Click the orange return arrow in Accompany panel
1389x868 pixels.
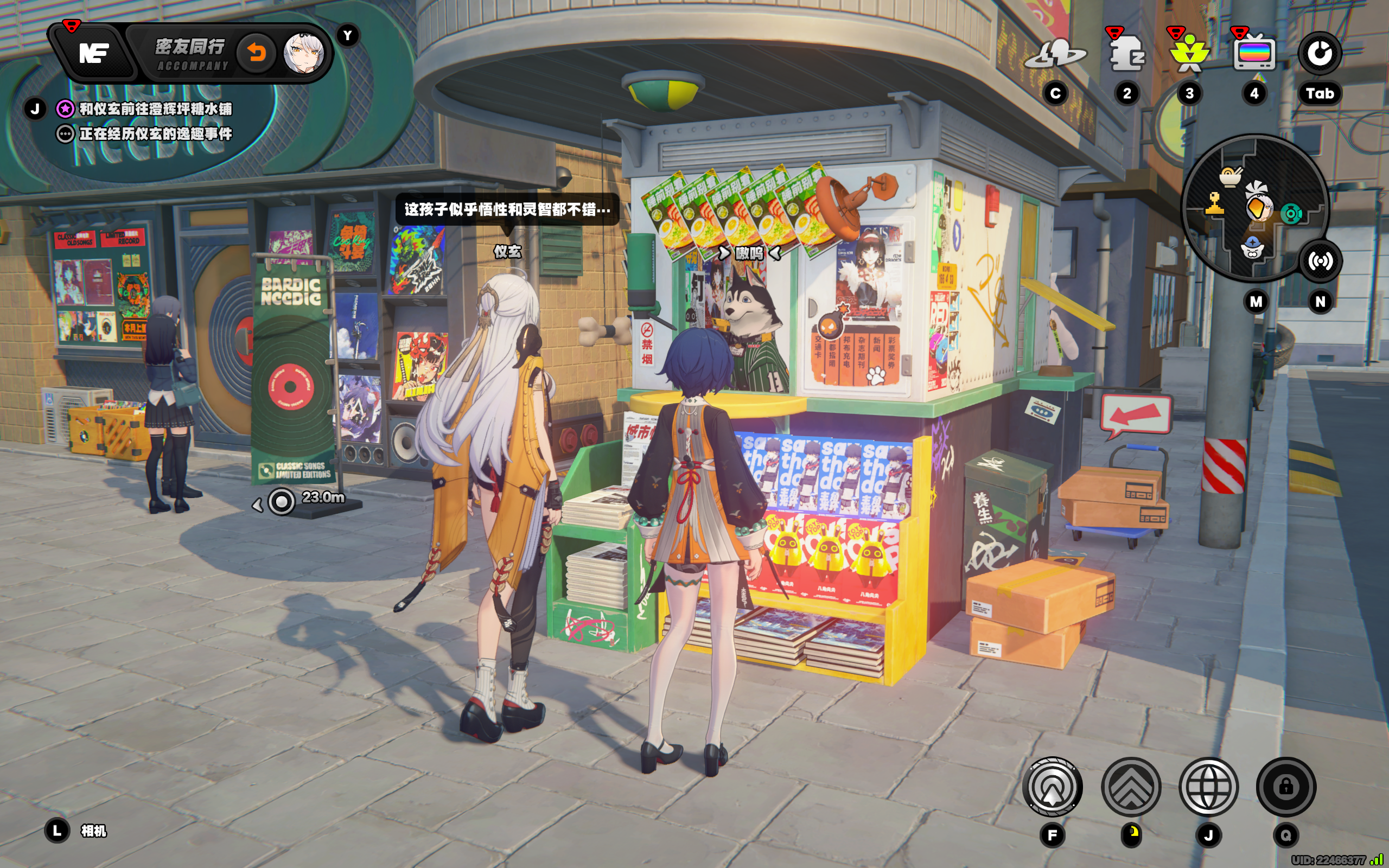[257, 53]
